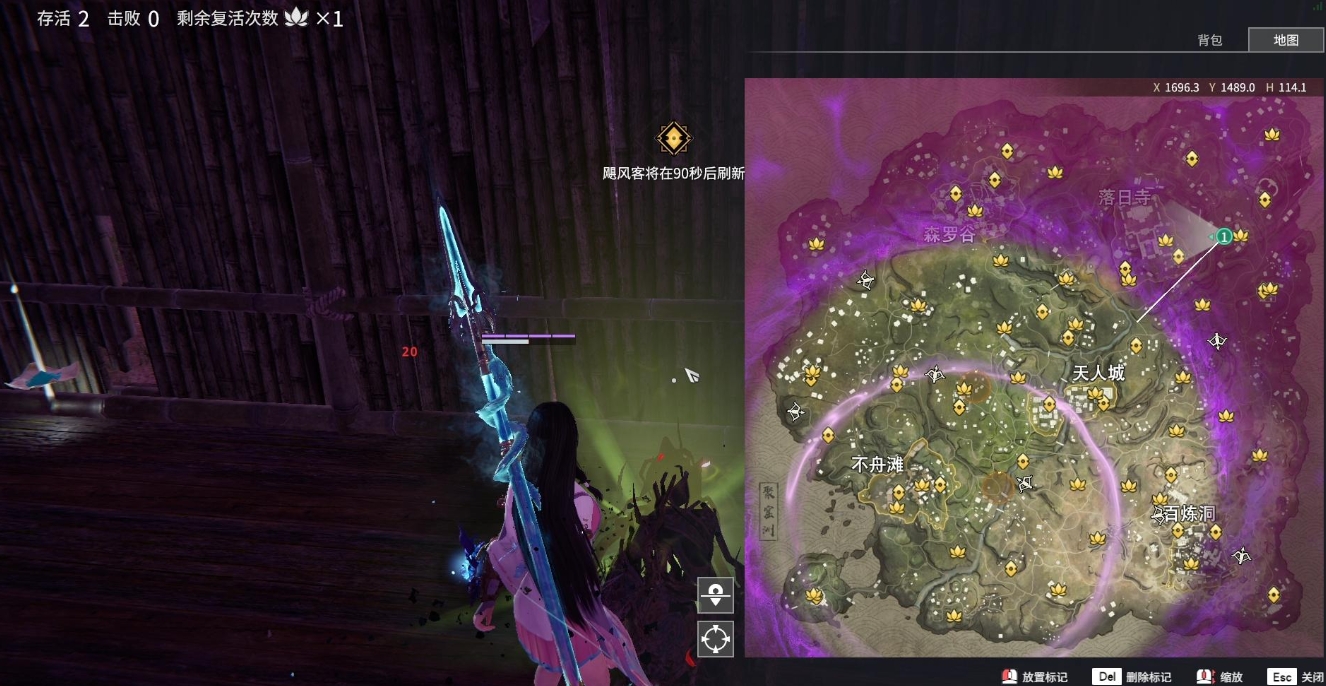Activate the crosshair center-on-player map button
The height and width of the screenshot is (686, 1326).
point(715,639)
